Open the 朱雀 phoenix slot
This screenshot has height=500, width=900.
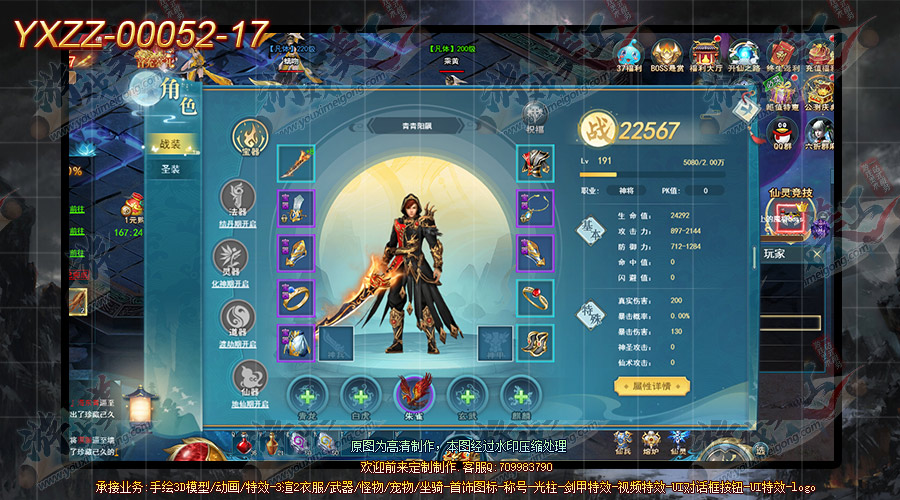413,390
